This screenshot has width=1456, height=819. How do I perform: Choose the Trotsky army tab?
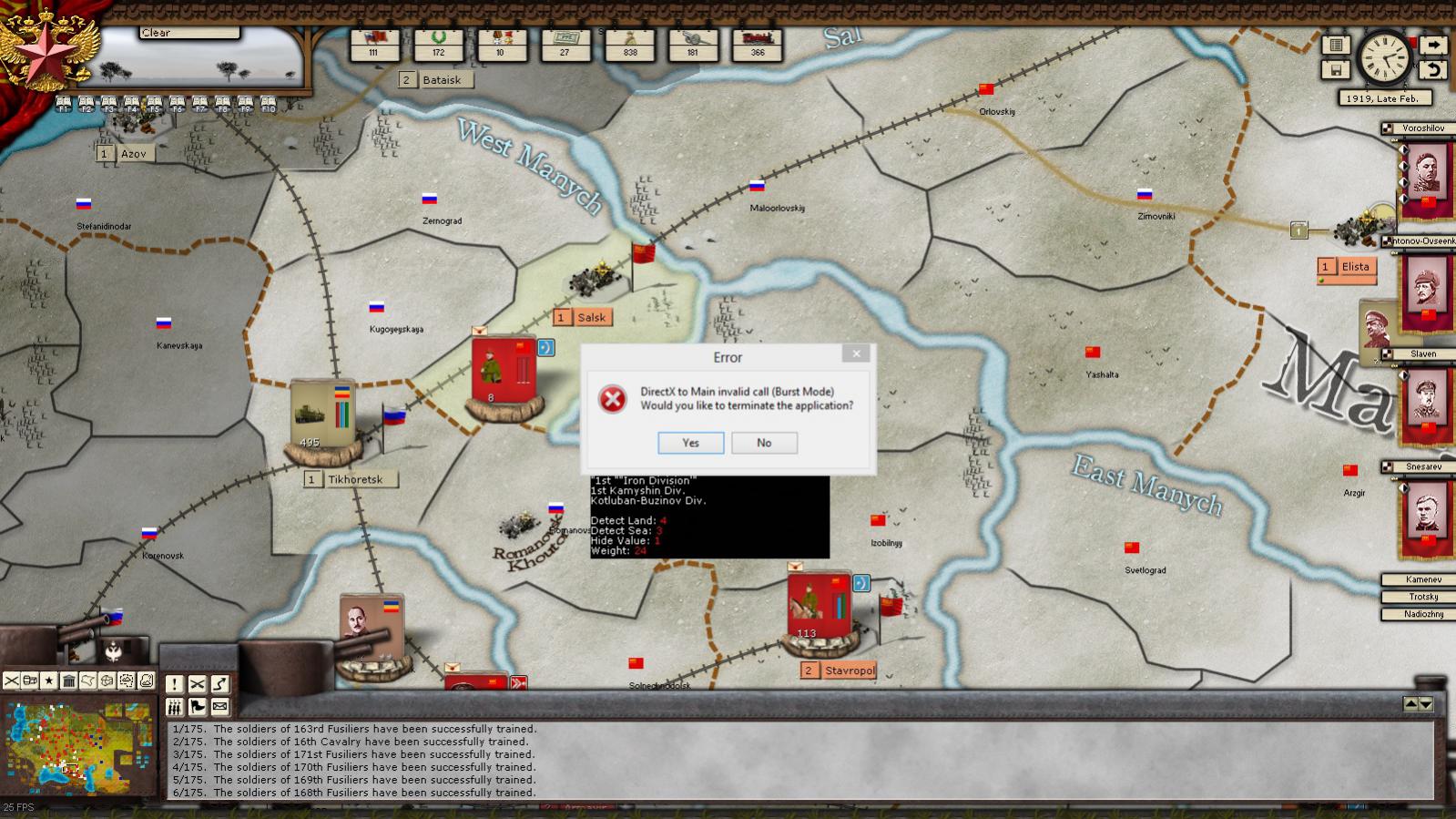(x=1423, y=597)
